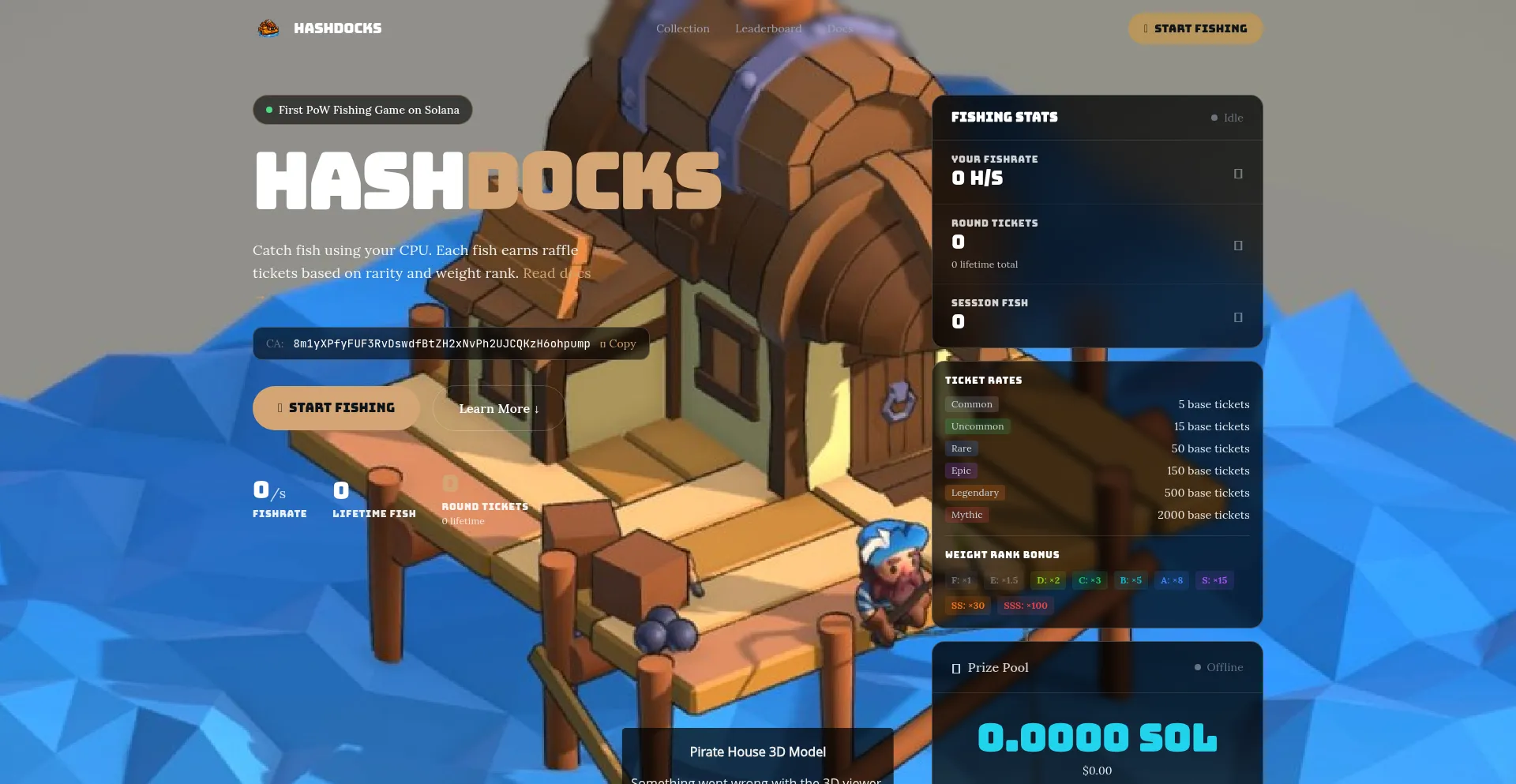The image size is (1516, 784).
Task: Click the contract address field
Action: [441, 343]
